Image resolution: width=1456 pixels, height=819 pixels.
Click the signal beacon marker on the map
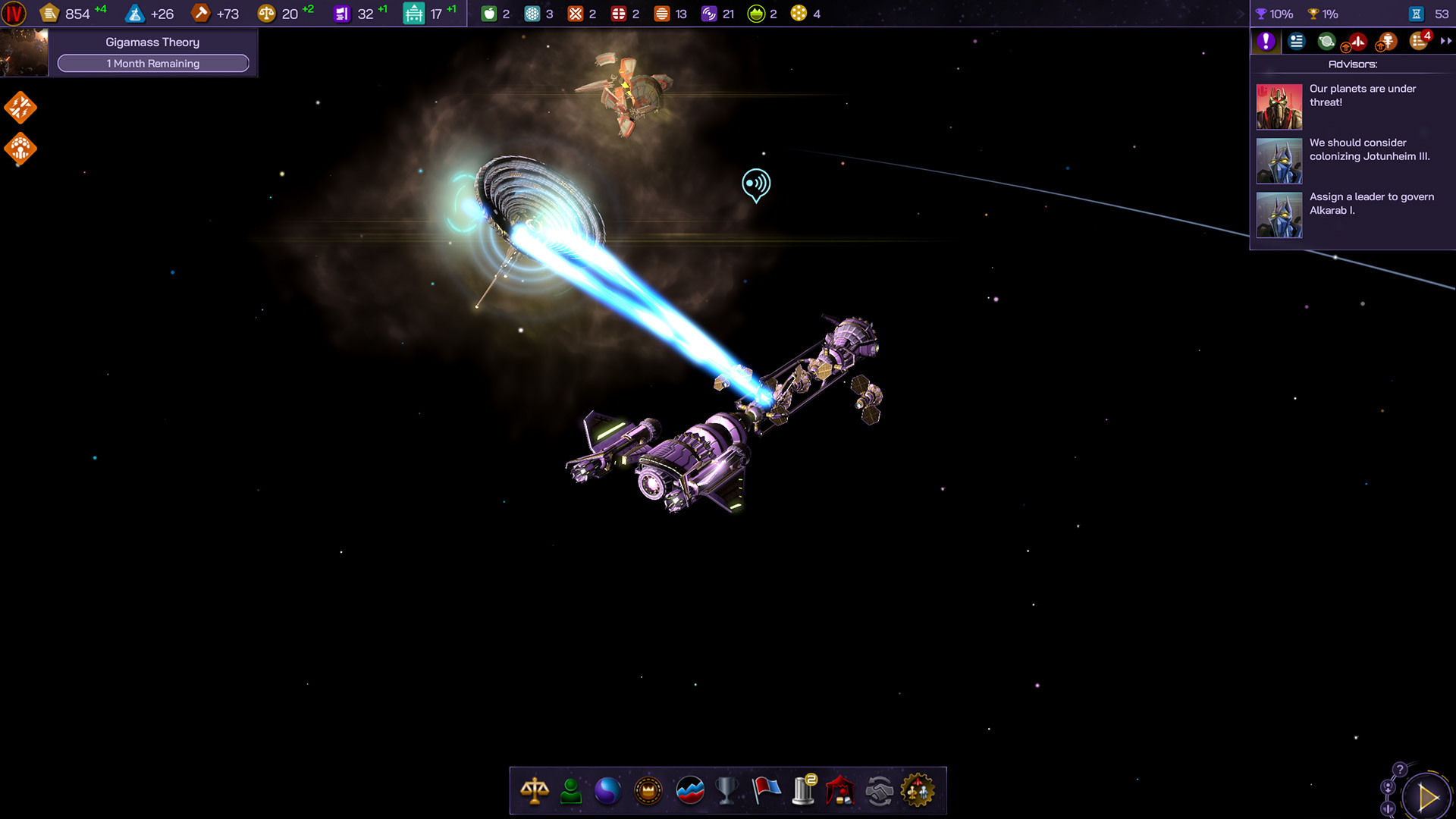756,184
